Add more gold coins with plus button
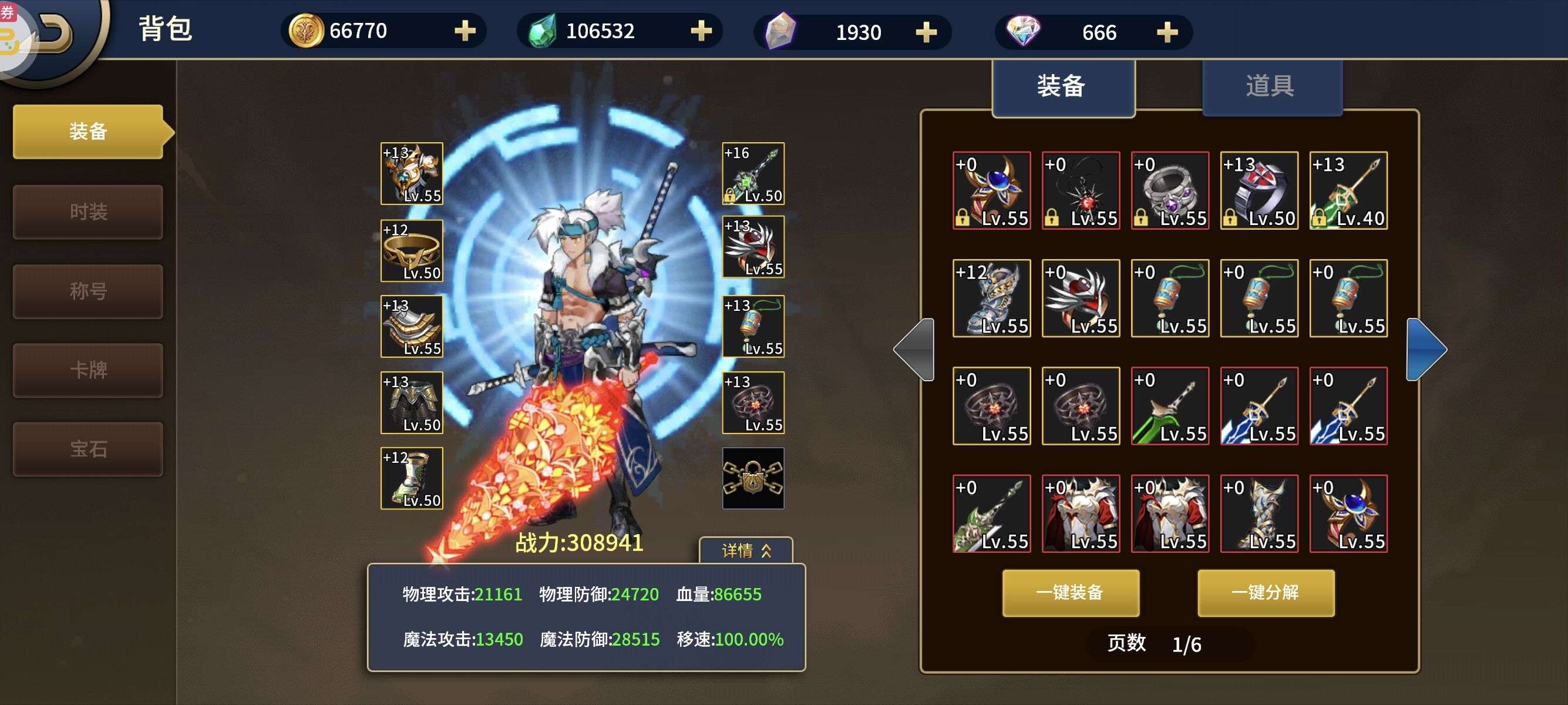1568x705 pixels. click(x=465, y=31)
